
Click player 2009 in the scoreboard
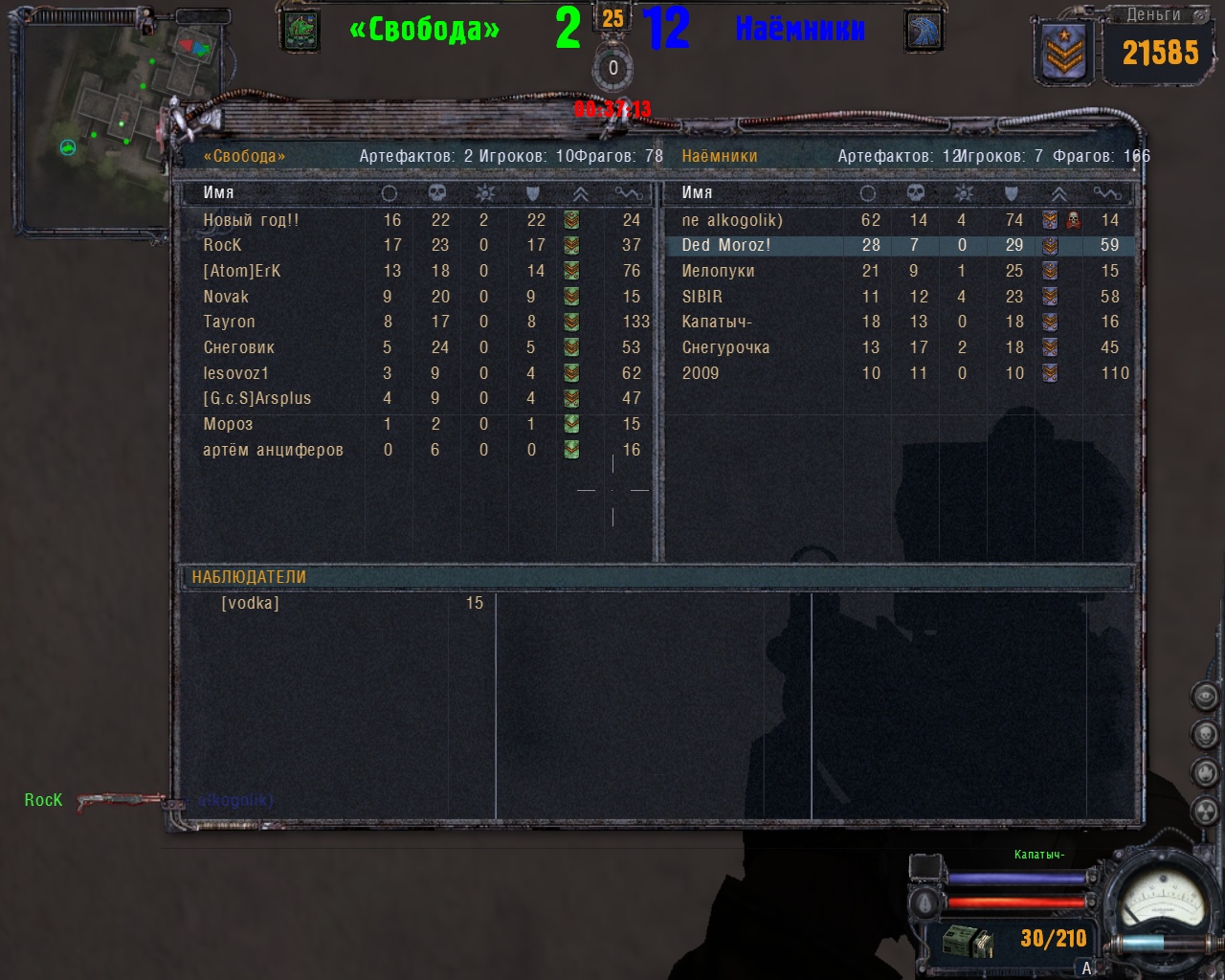point(700,373)
